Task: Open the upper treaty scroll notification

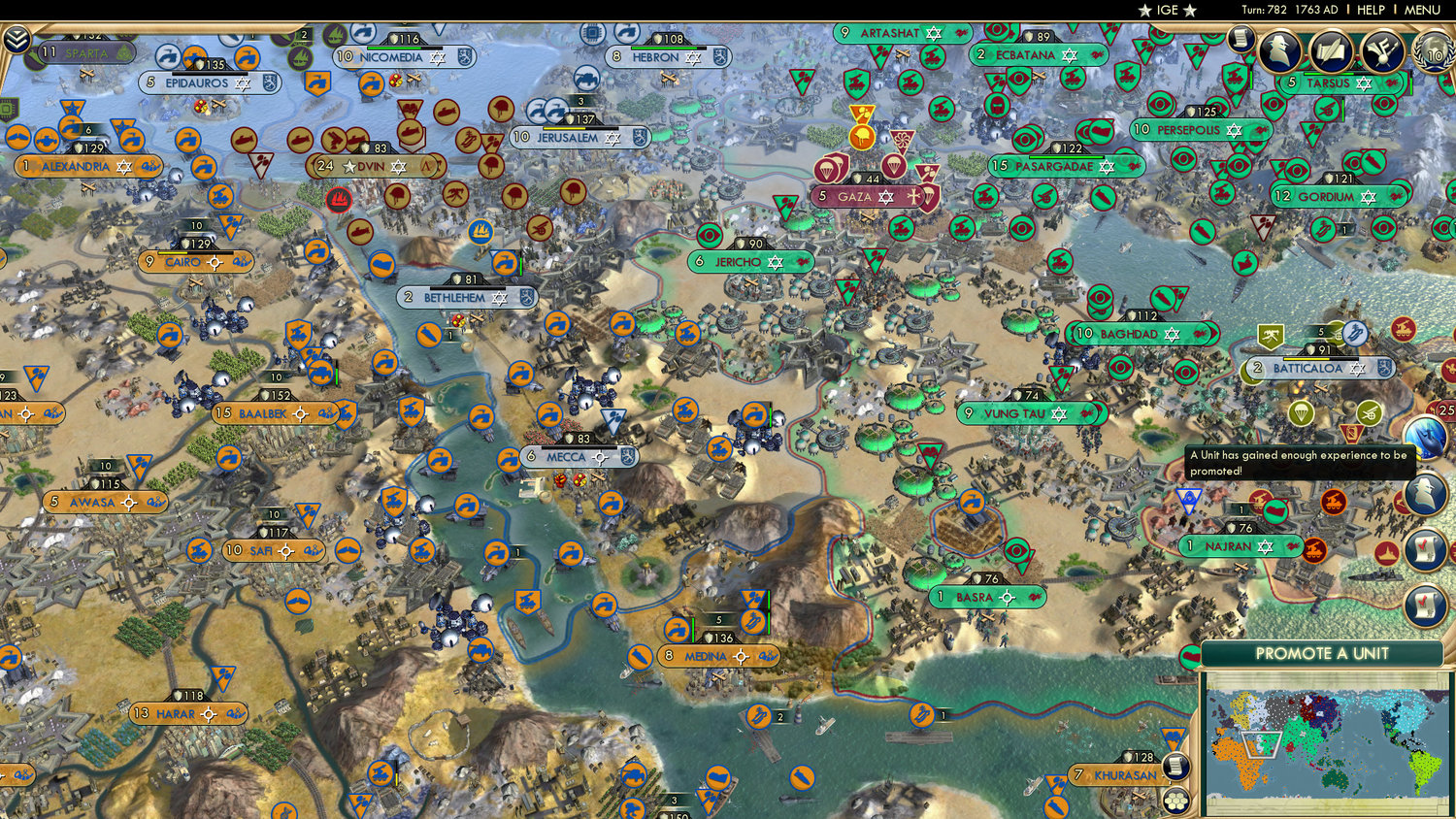Action: (x=1424, y=549)
